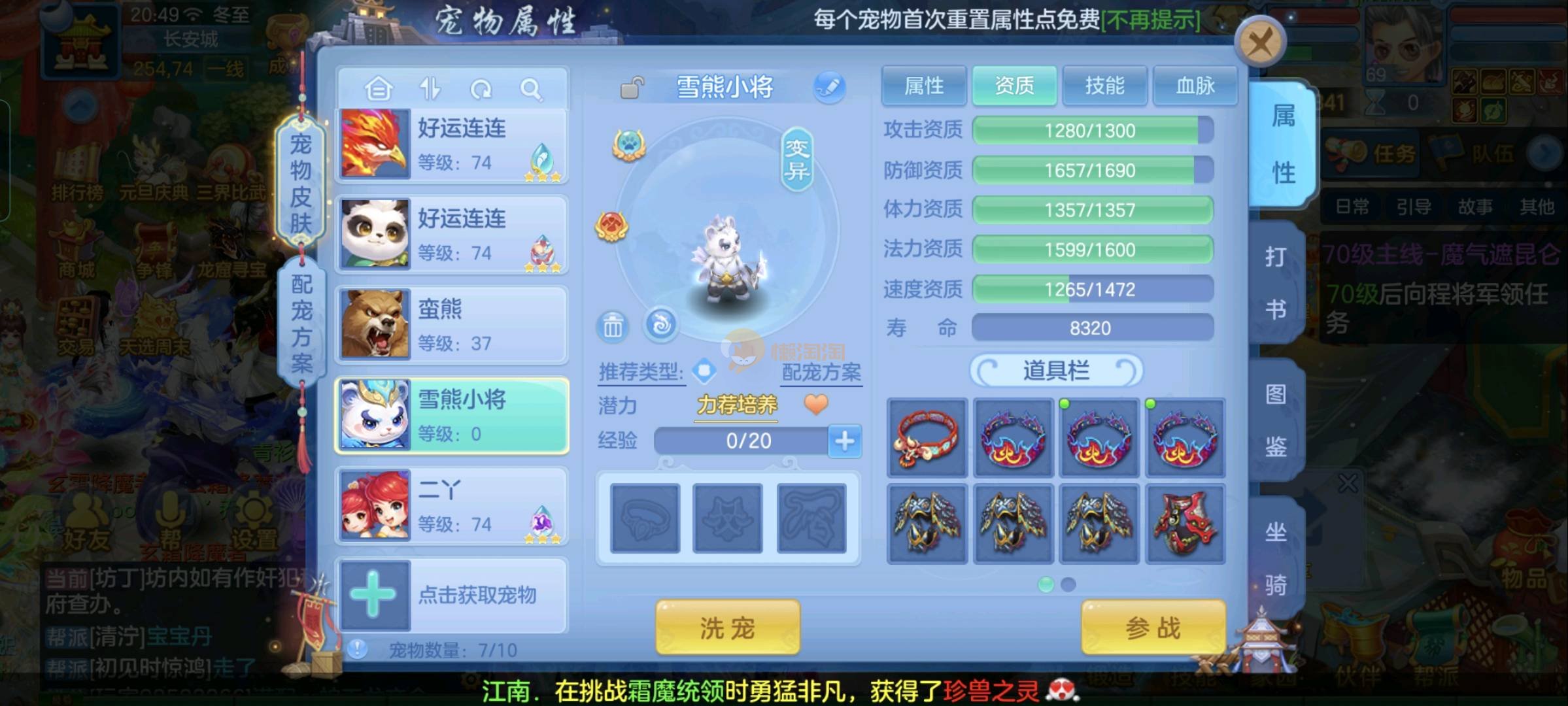The width and height of the screenshot is (1568, 706).
Task: Send pet to battle with 参战
Action: pos(1153,628)
